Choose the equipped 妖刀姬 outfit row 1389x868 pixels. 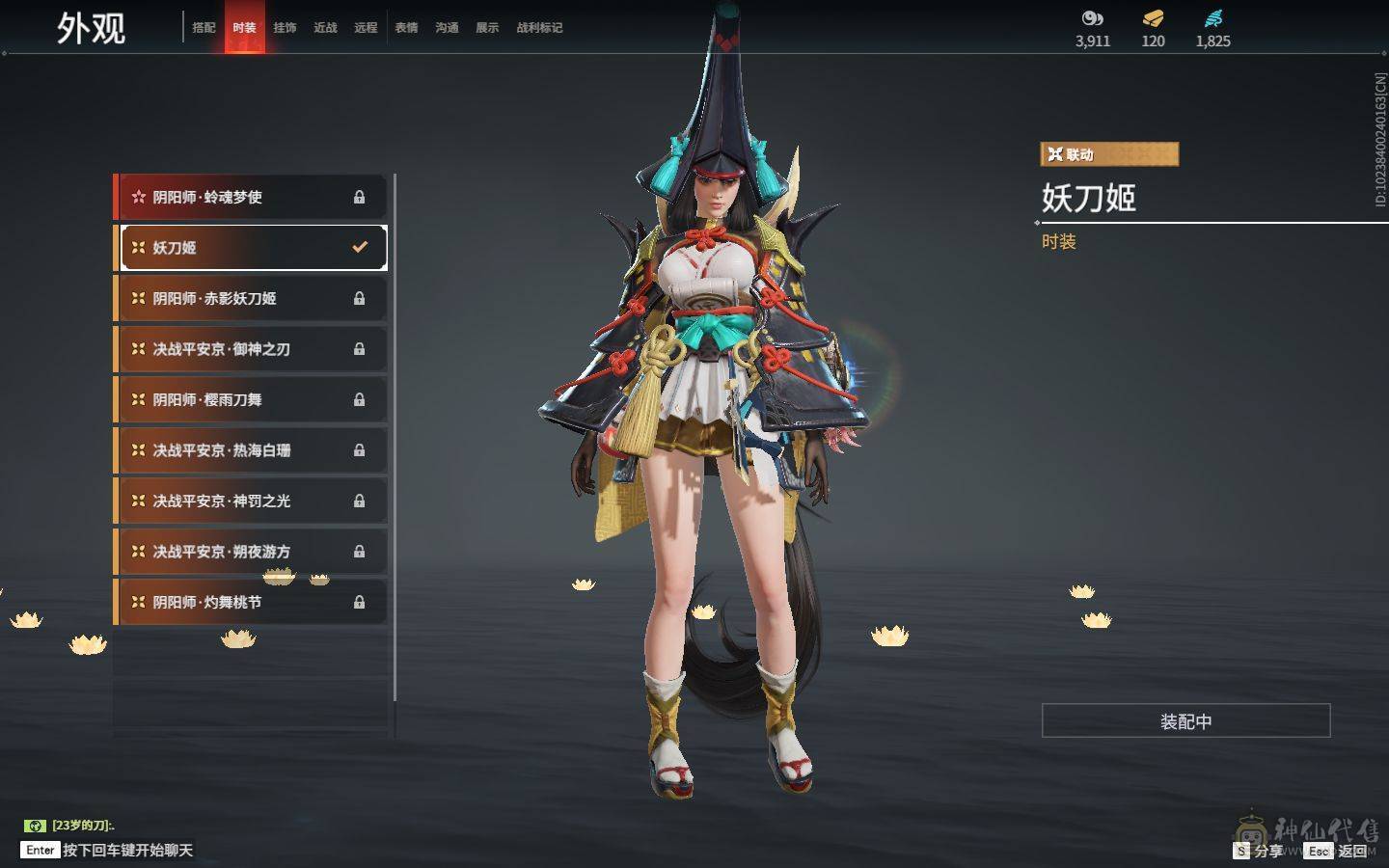pos(251,248)
